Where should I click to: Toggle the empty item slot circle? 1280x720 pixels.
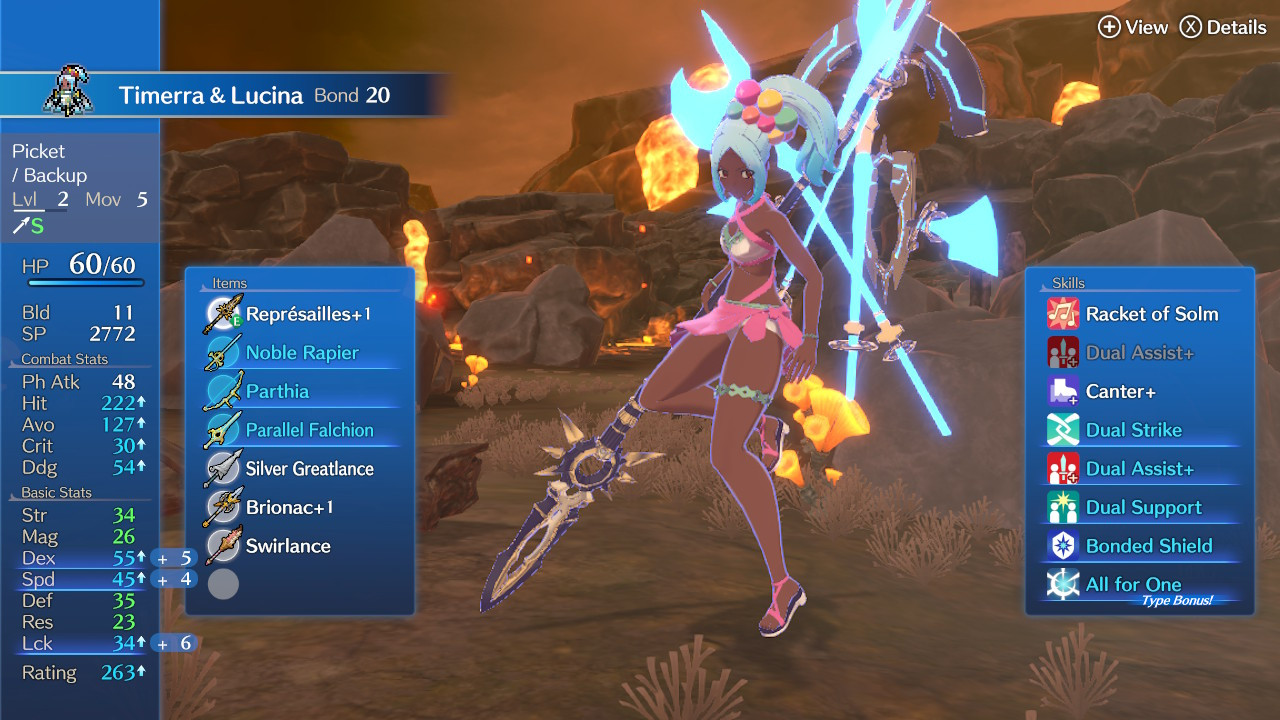point(224,584)
